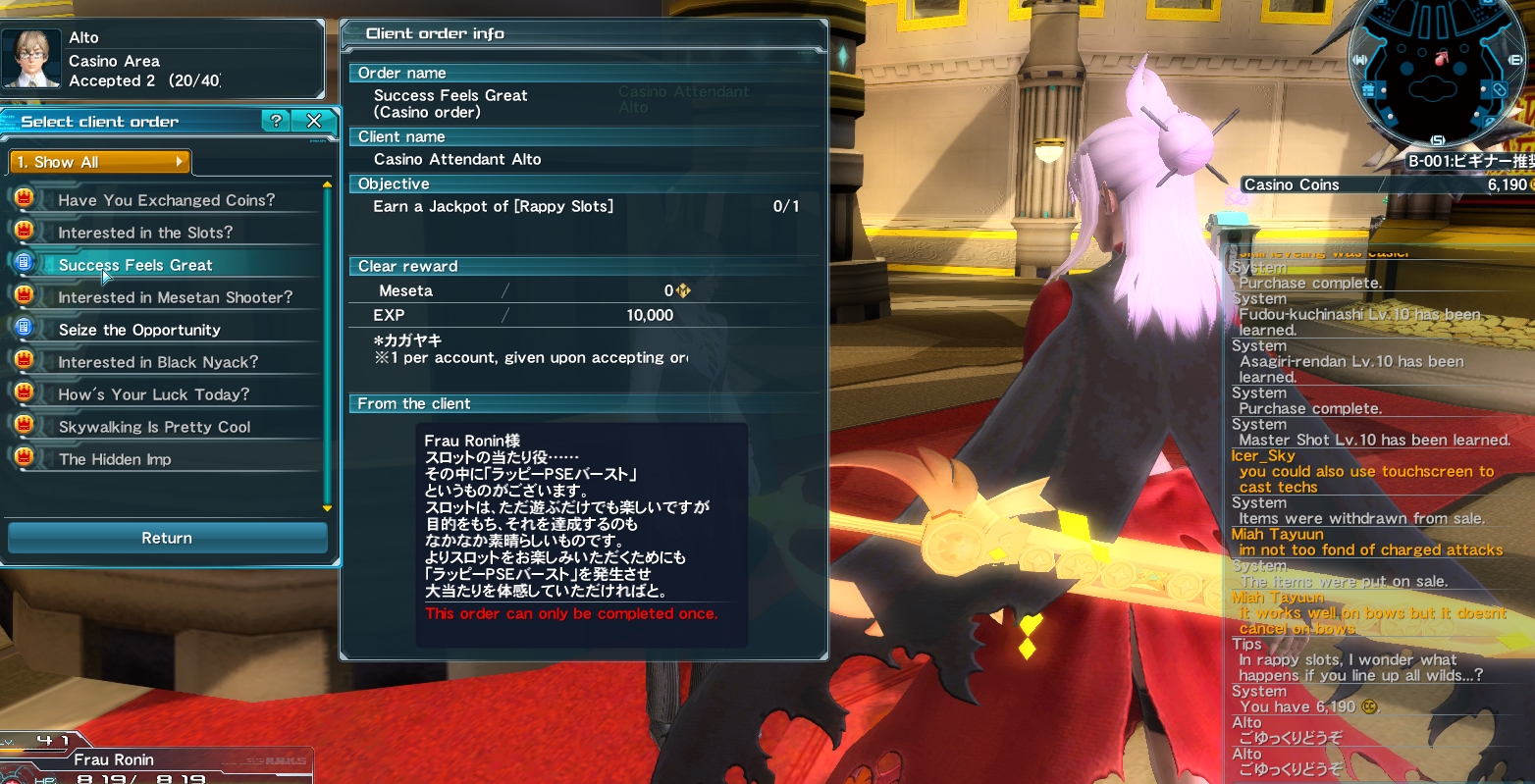Viewport: 1535px width, 784px height.
Task: Click the help "?" icon on Select client order
Action: pos(277,121)
